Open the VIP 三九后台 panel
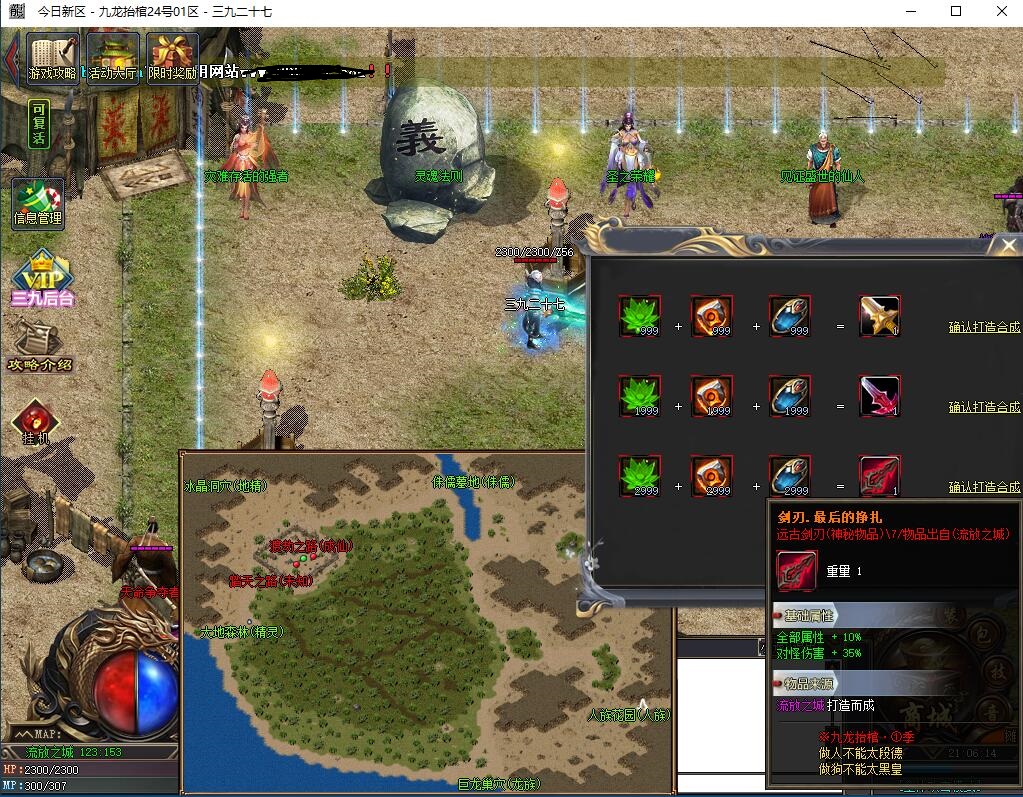 pyautogui.click(x=43, y=280)
